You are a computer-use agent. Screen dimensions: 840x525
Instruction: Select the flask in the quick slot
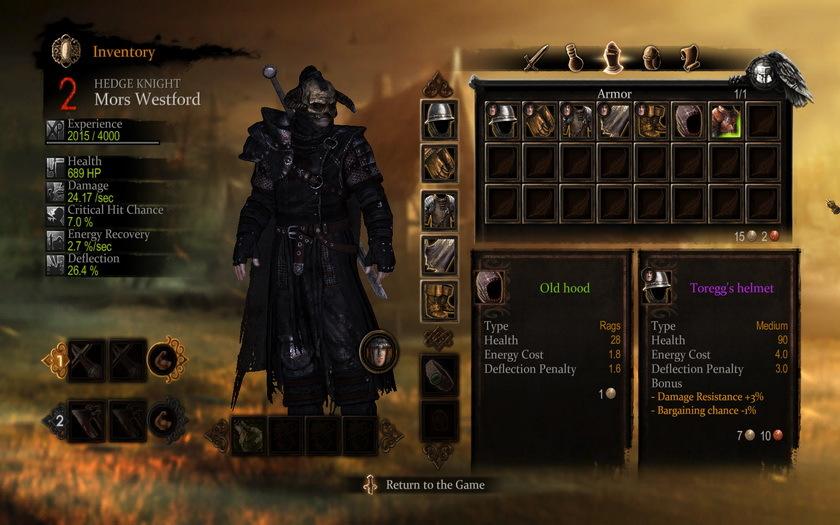click(249, 435)
